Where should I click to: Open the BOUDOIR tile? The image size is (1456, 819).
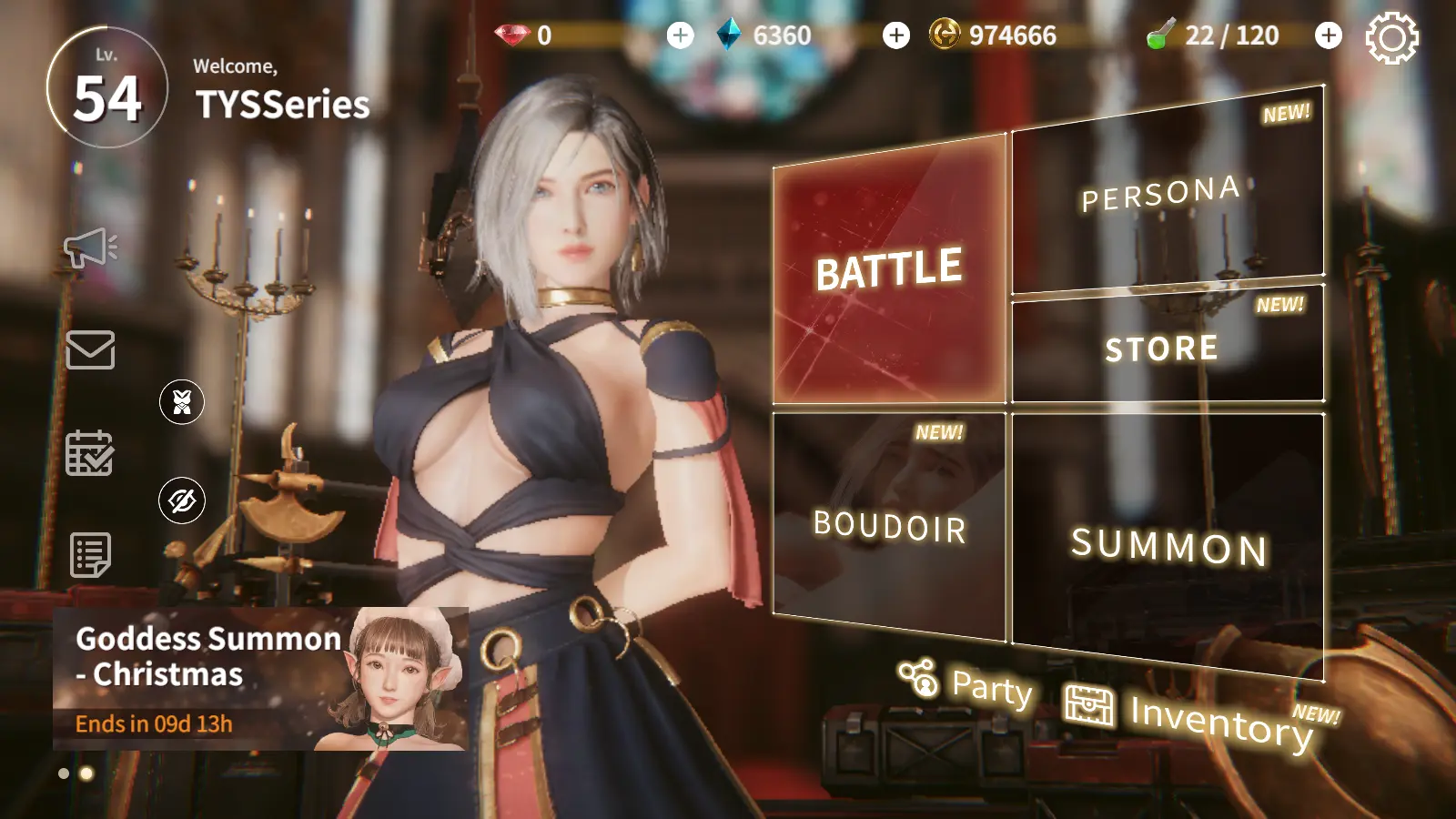tap(889, 525)
